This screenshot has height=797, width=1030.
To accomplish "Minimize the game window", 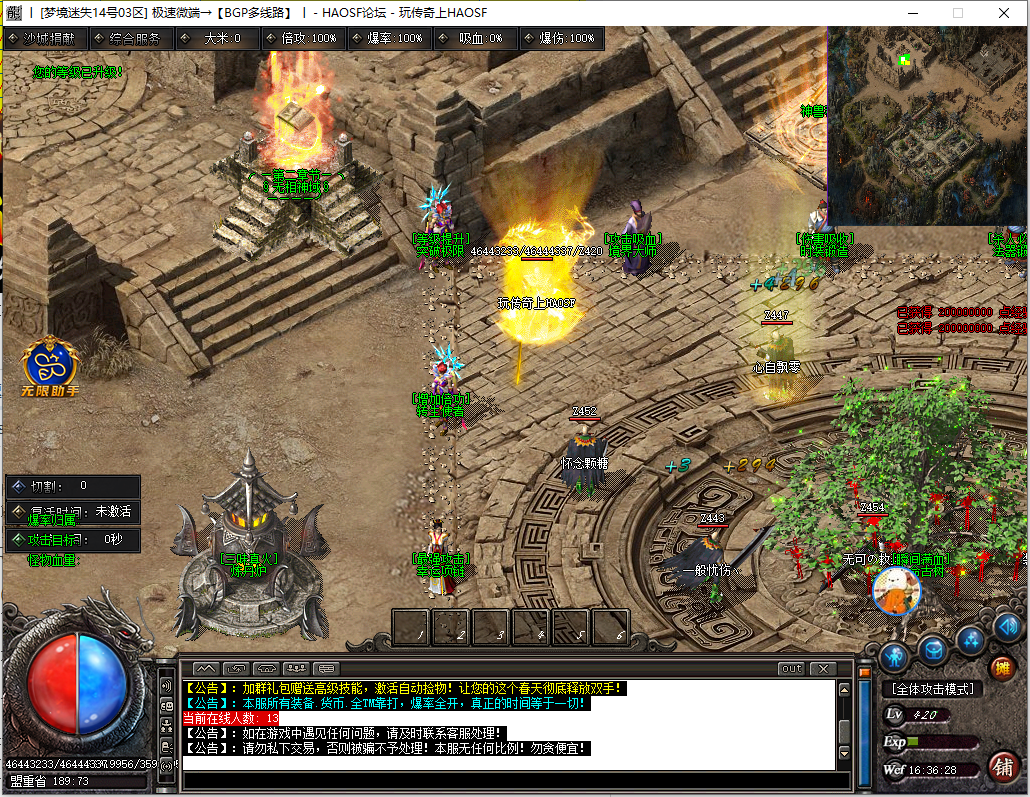I will point(911,13).
